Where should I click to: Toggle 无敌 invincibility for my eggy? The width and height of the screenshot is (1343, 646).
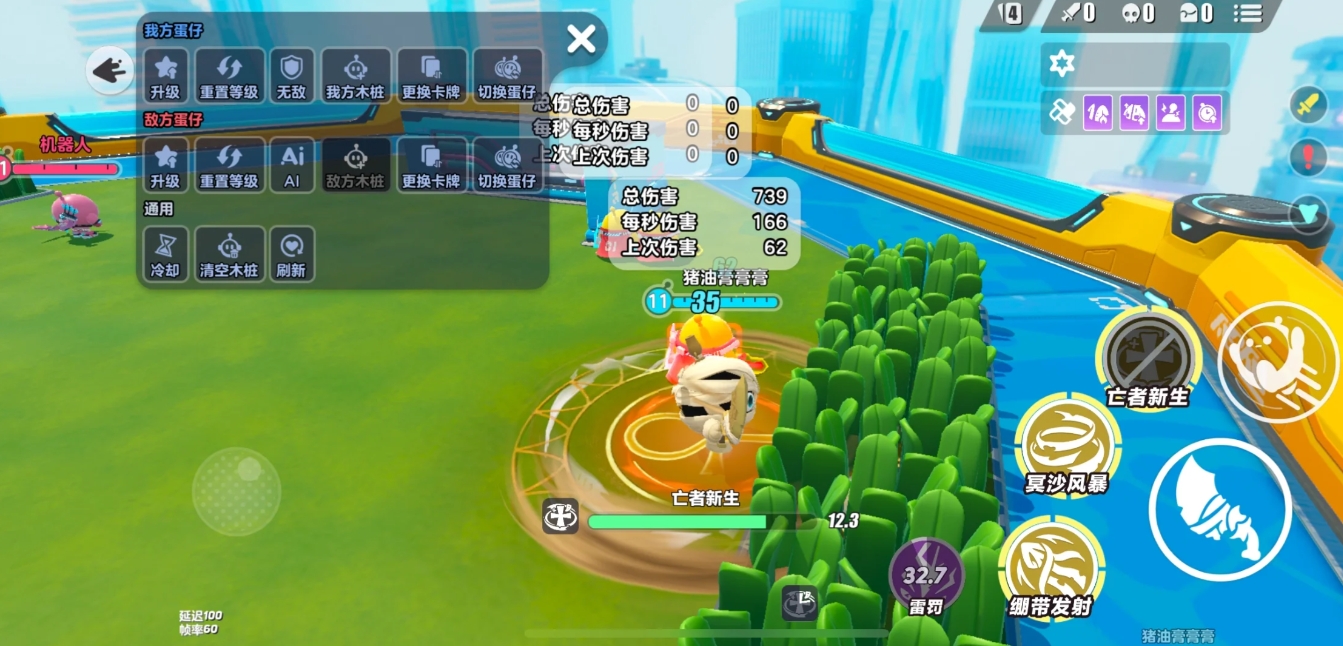tap(291, 75)
